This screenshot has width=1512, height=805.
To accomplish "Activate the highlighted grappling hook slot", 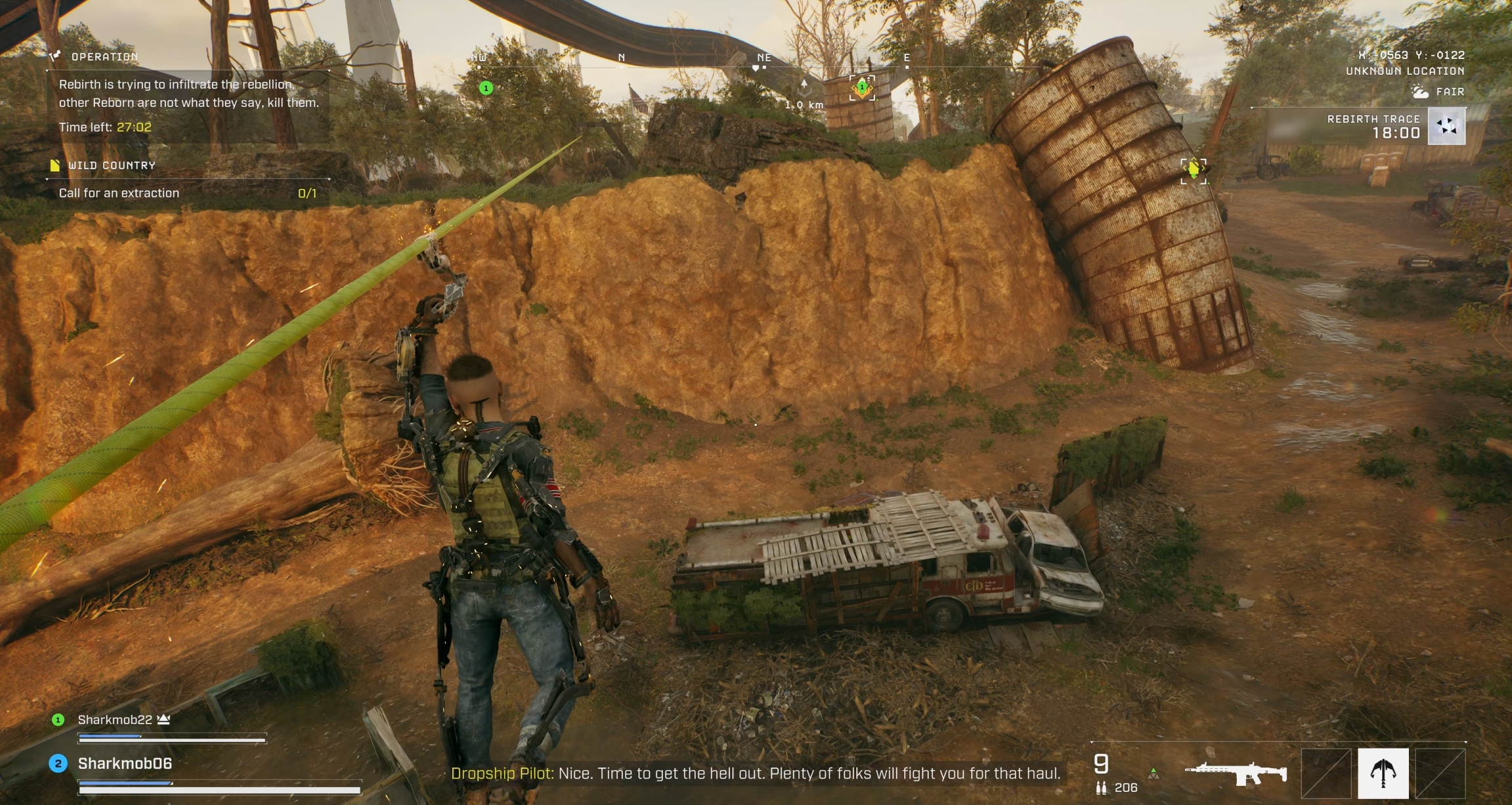I will pyautogui.click(x=1383, y=773).
